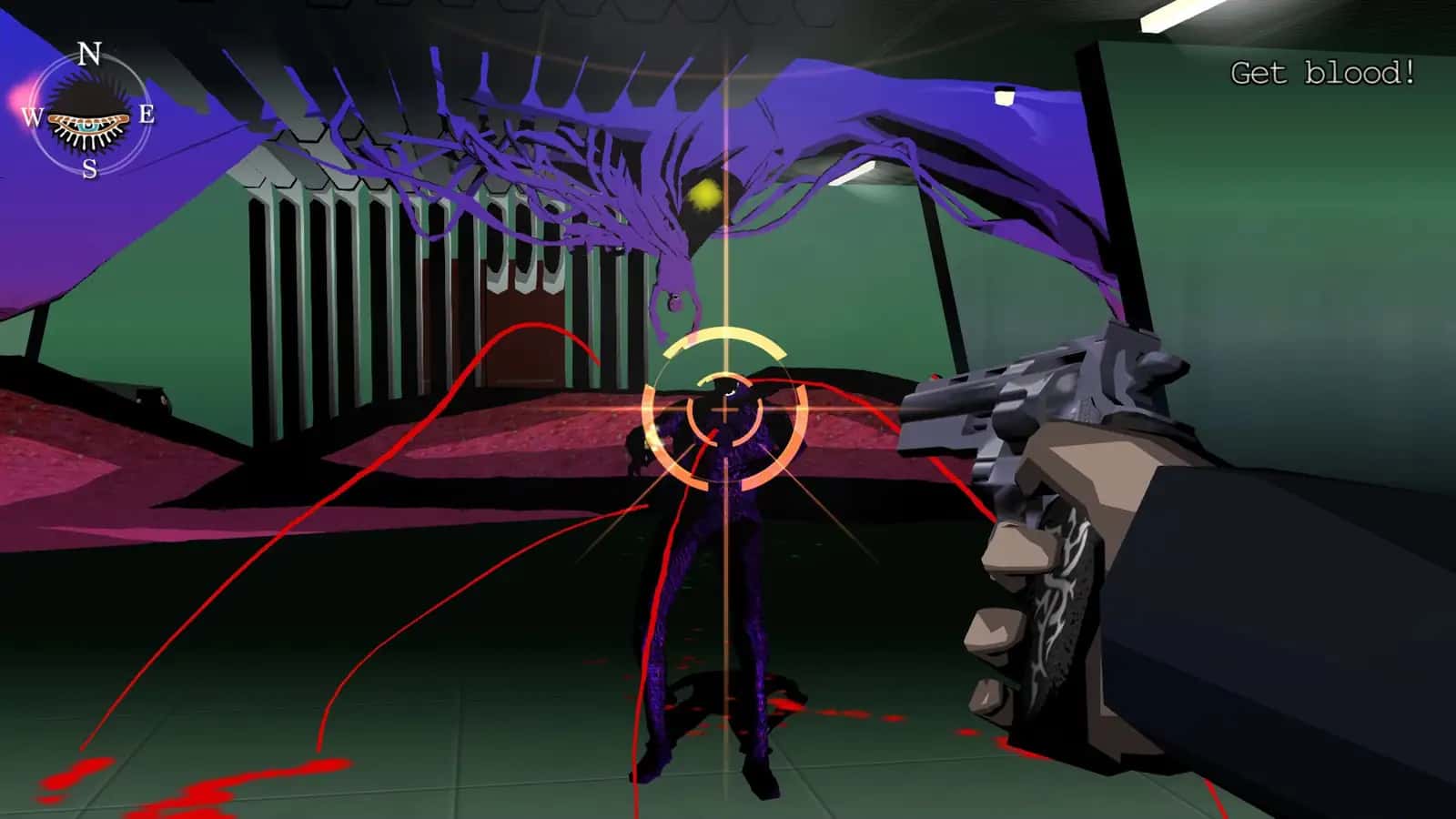Click the East marker on the compass
Image resolution: width=1456 pixels, height=819 pixels.
tap(146, 115)
